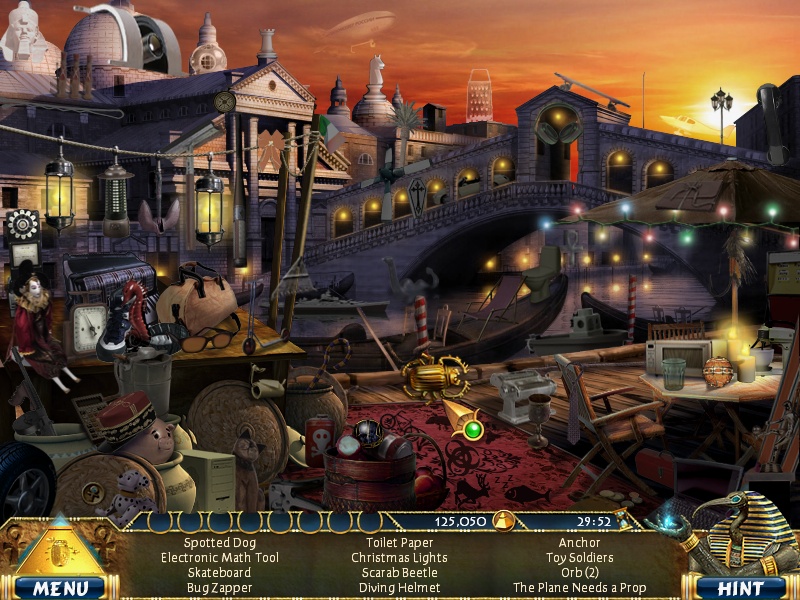
Task: Choose 'Electronic Math Tool' list entry
Action: (219, 558)
